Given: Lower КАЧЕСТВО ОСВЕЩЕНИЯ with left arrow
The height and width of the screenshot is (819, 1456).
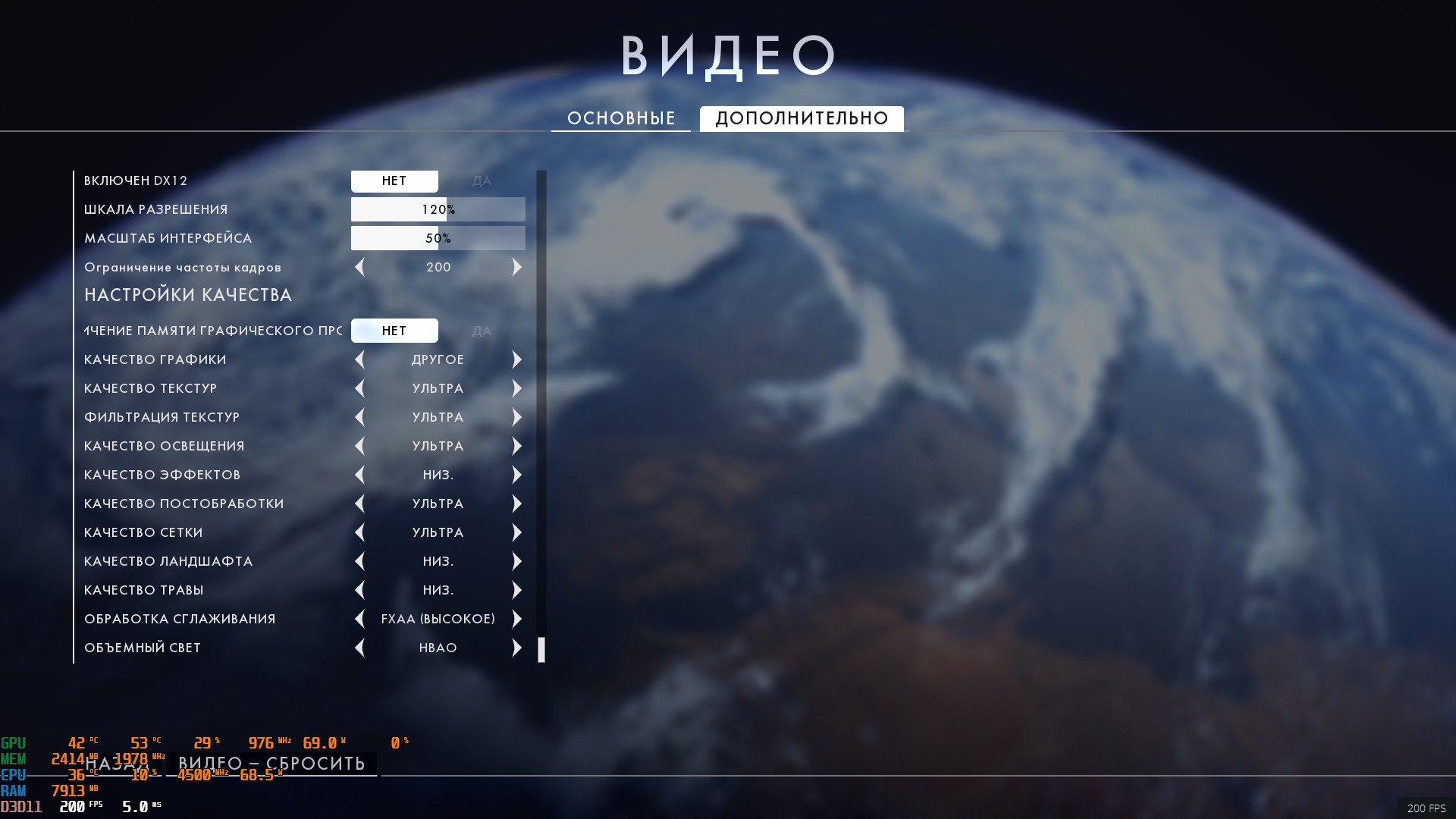Looking at the screenshot, I should coord(359,447).
